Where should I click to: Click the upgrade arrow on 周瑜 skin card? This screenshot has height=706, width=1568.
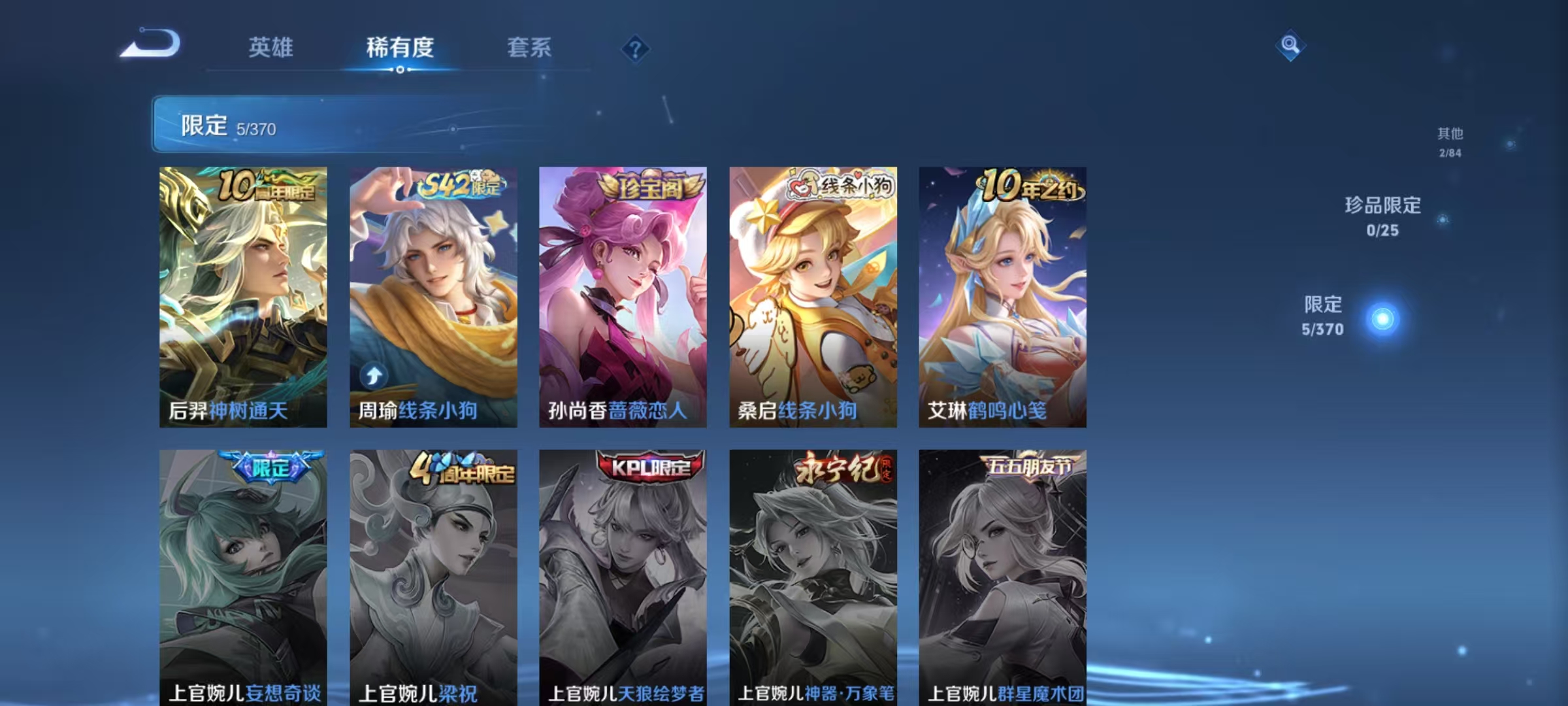[372, 375]
